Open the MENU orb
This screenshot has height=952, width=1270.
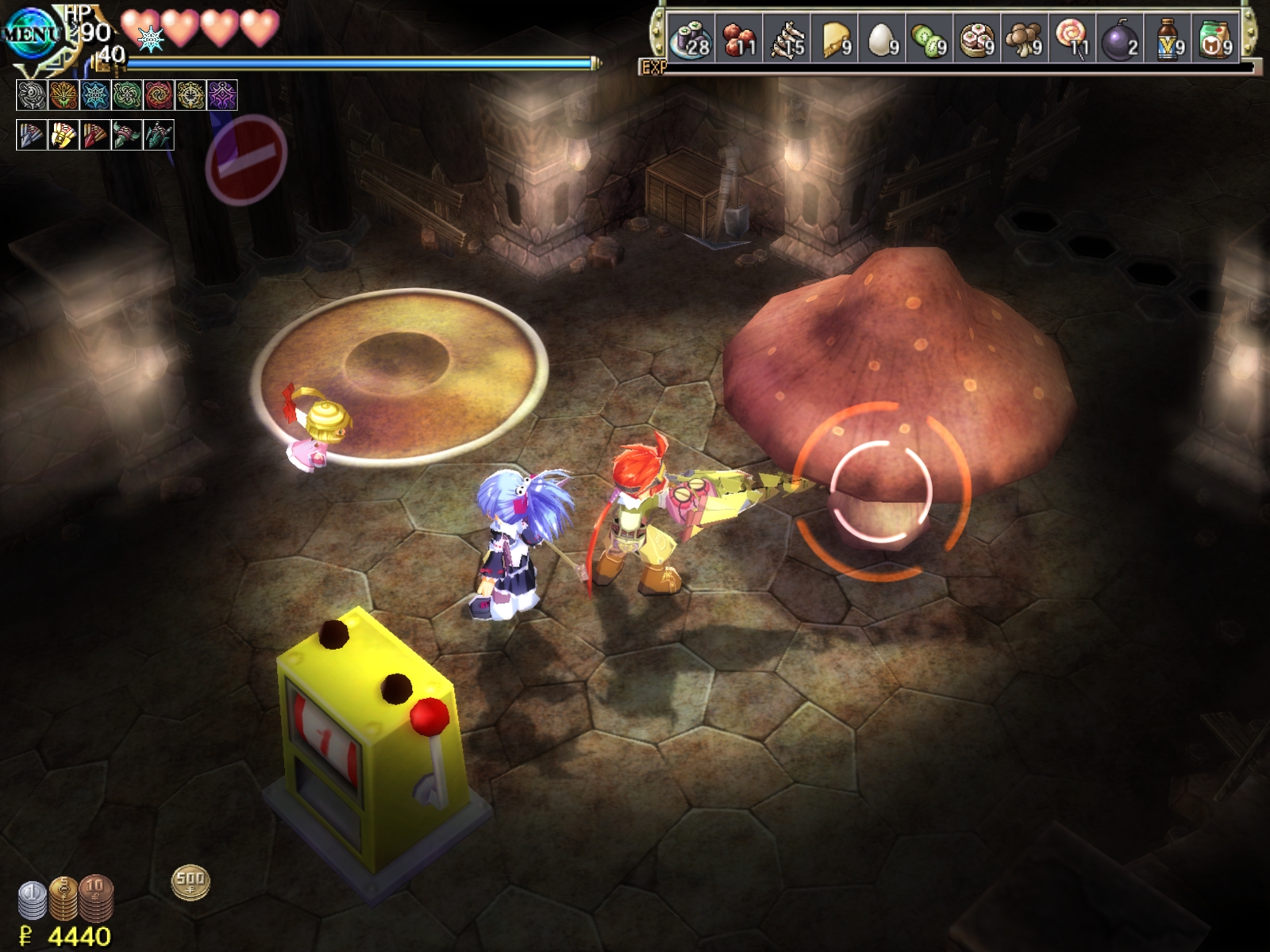coord(30,33)
